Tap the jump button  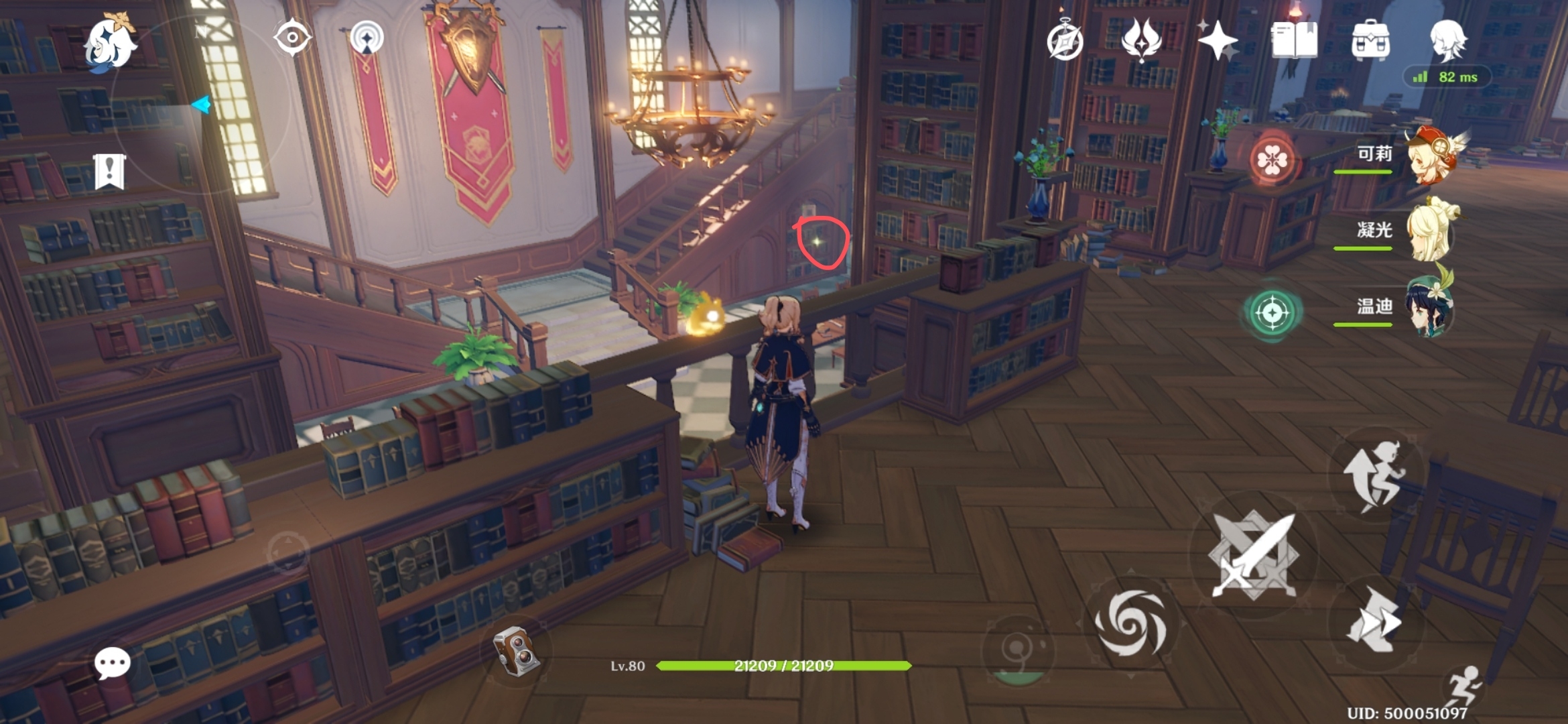[1374, 475]
